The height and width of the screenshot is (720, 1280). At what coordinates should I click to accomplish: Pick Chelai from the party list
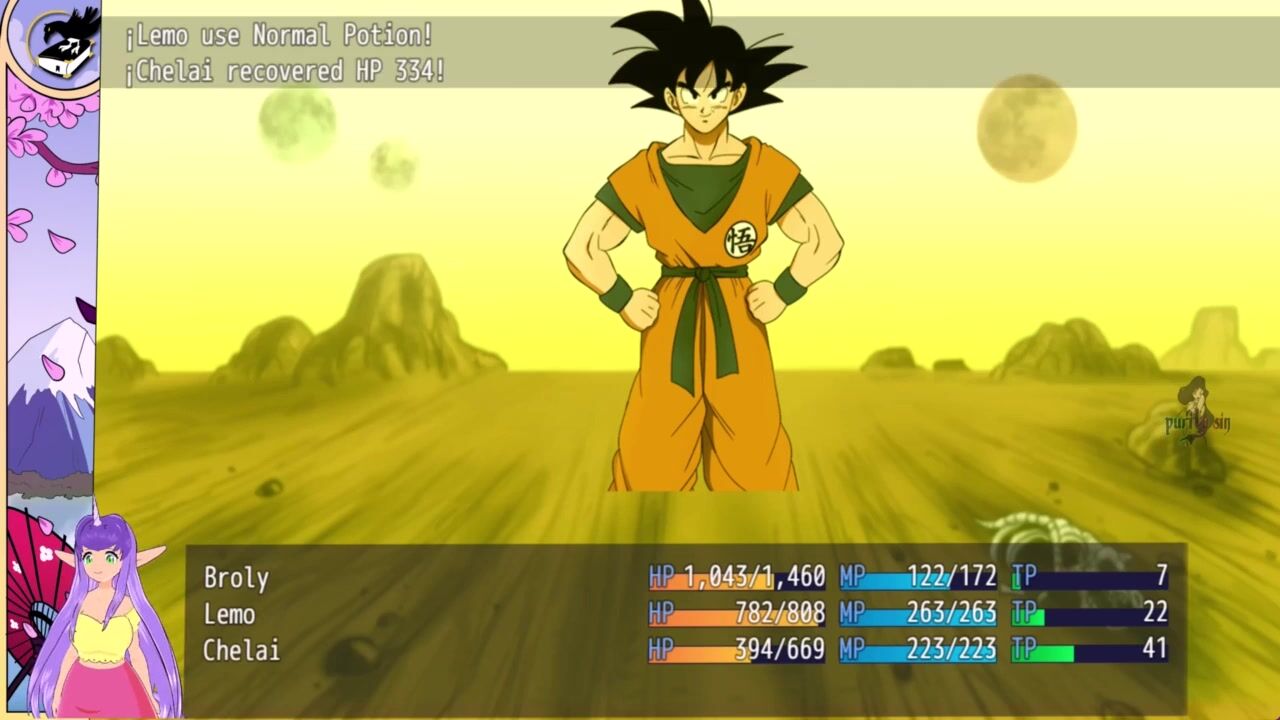coord(241,650)
